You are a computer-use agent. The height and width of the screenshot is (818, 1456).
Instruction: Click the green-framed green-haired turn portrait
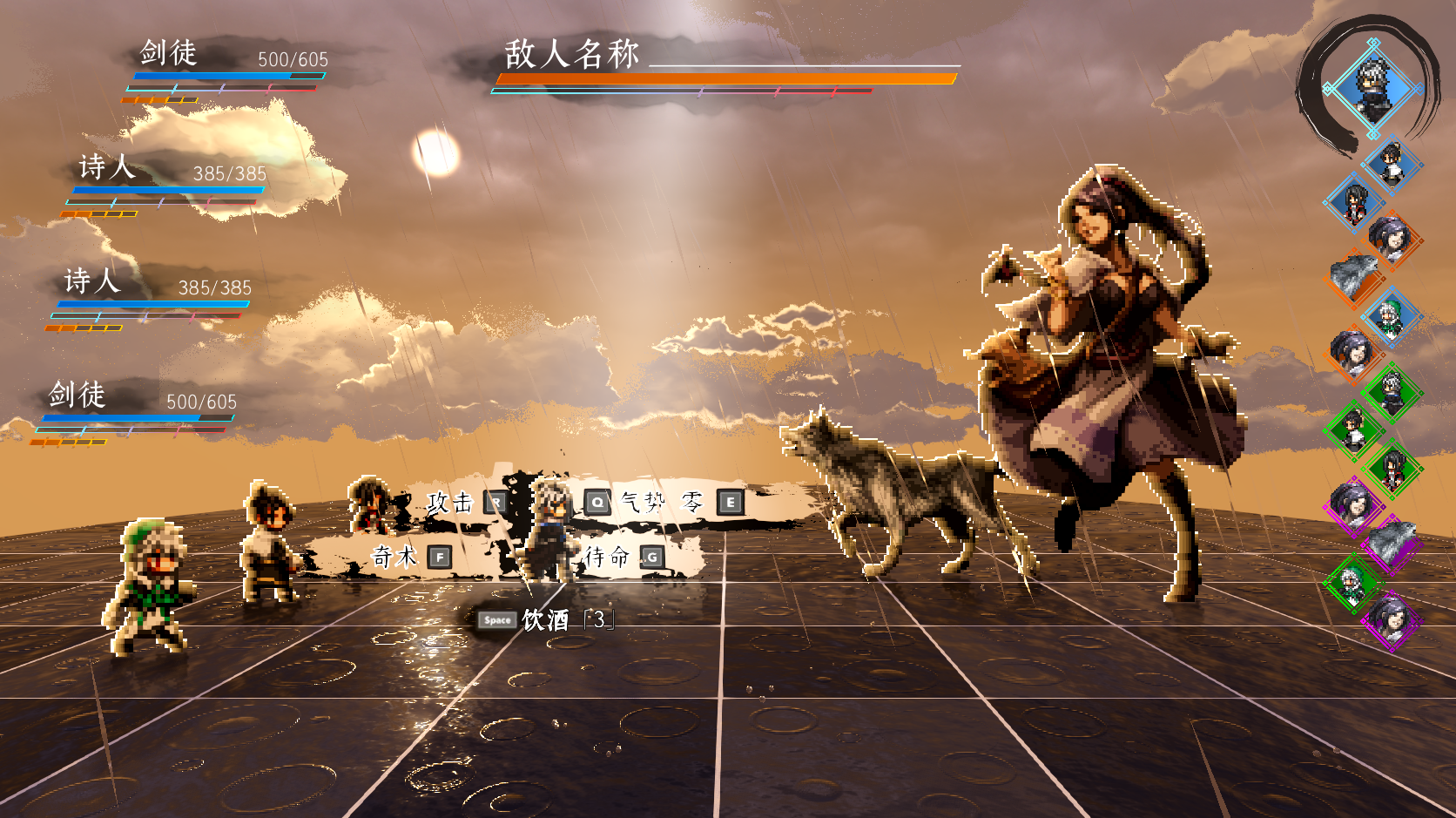(1352, 582)
